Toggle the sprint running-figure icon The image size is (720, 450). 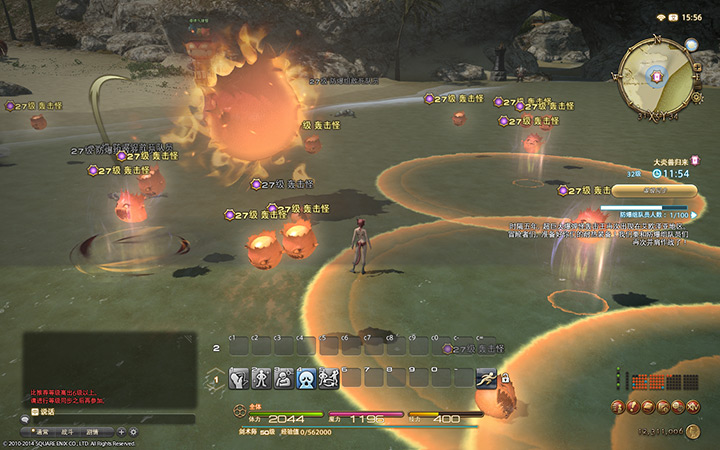click(486, 379)
